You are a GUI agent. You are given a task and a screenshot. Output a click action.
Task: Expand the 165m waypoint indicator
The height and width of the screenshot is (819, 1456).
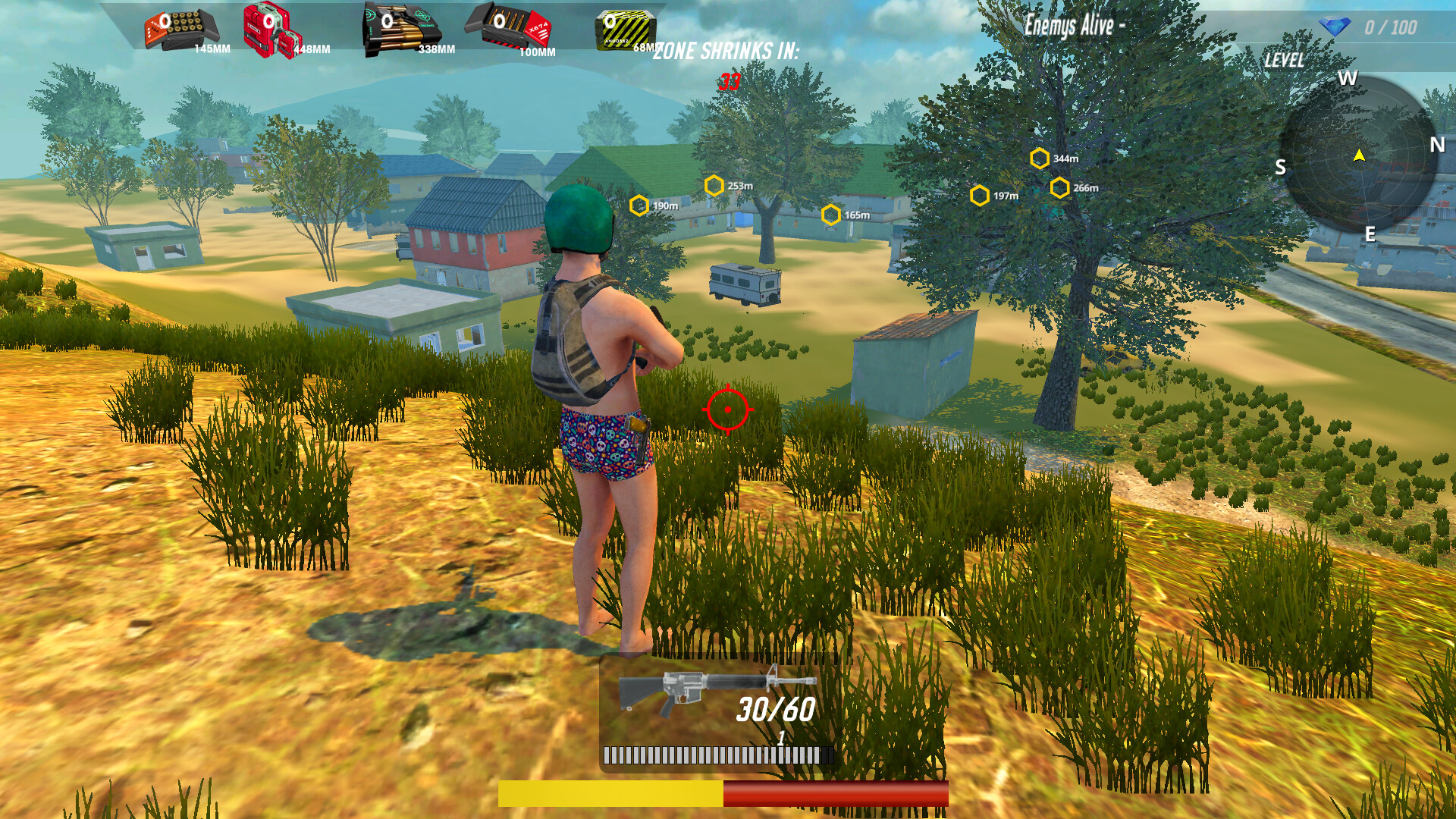coord(833,215)
